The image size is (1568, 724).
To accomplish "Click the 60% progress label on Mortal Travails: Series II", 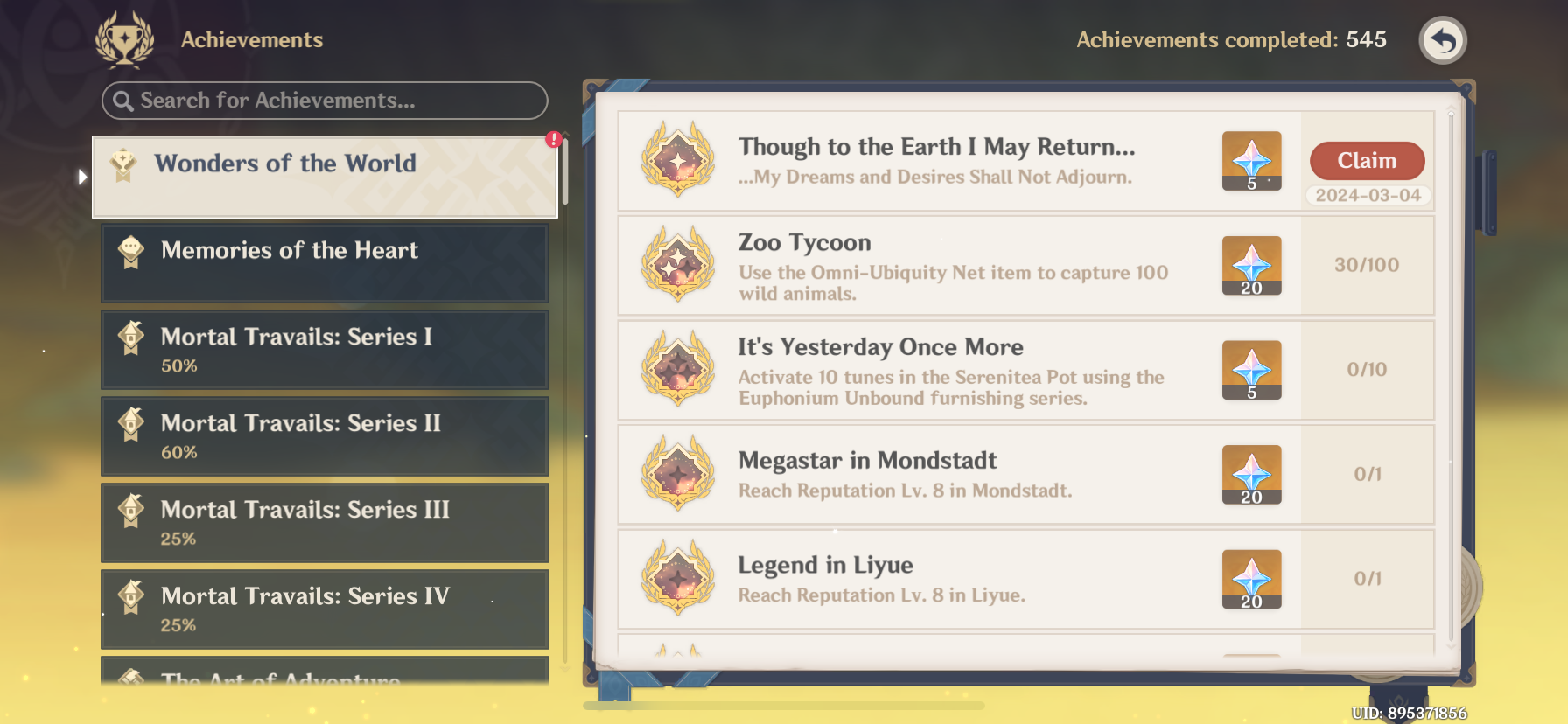I will point(181,452).
